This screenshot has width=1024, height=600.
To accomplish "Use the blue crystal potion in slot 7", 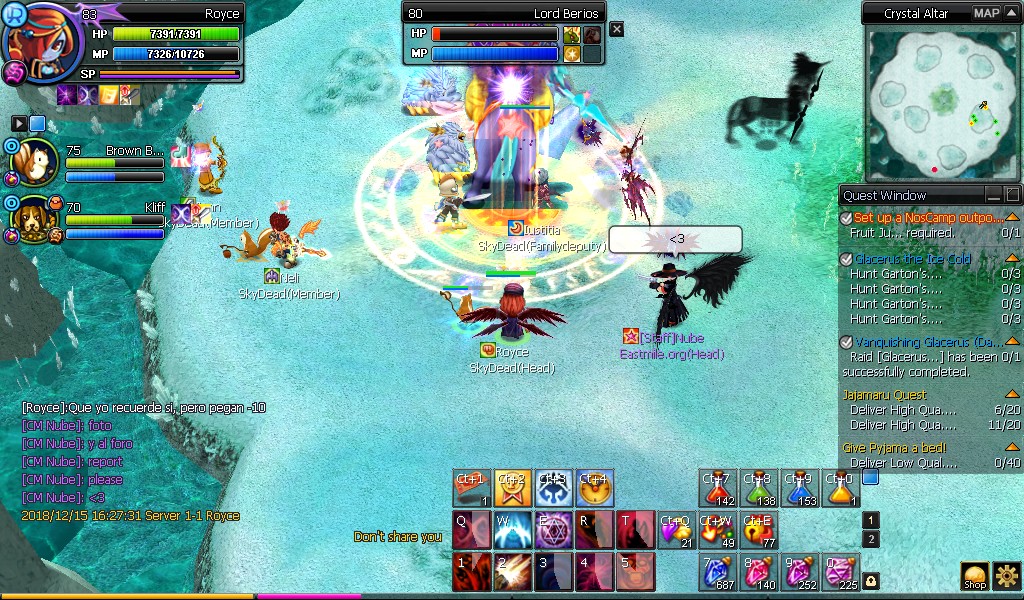I will click(x=717, y=571).
